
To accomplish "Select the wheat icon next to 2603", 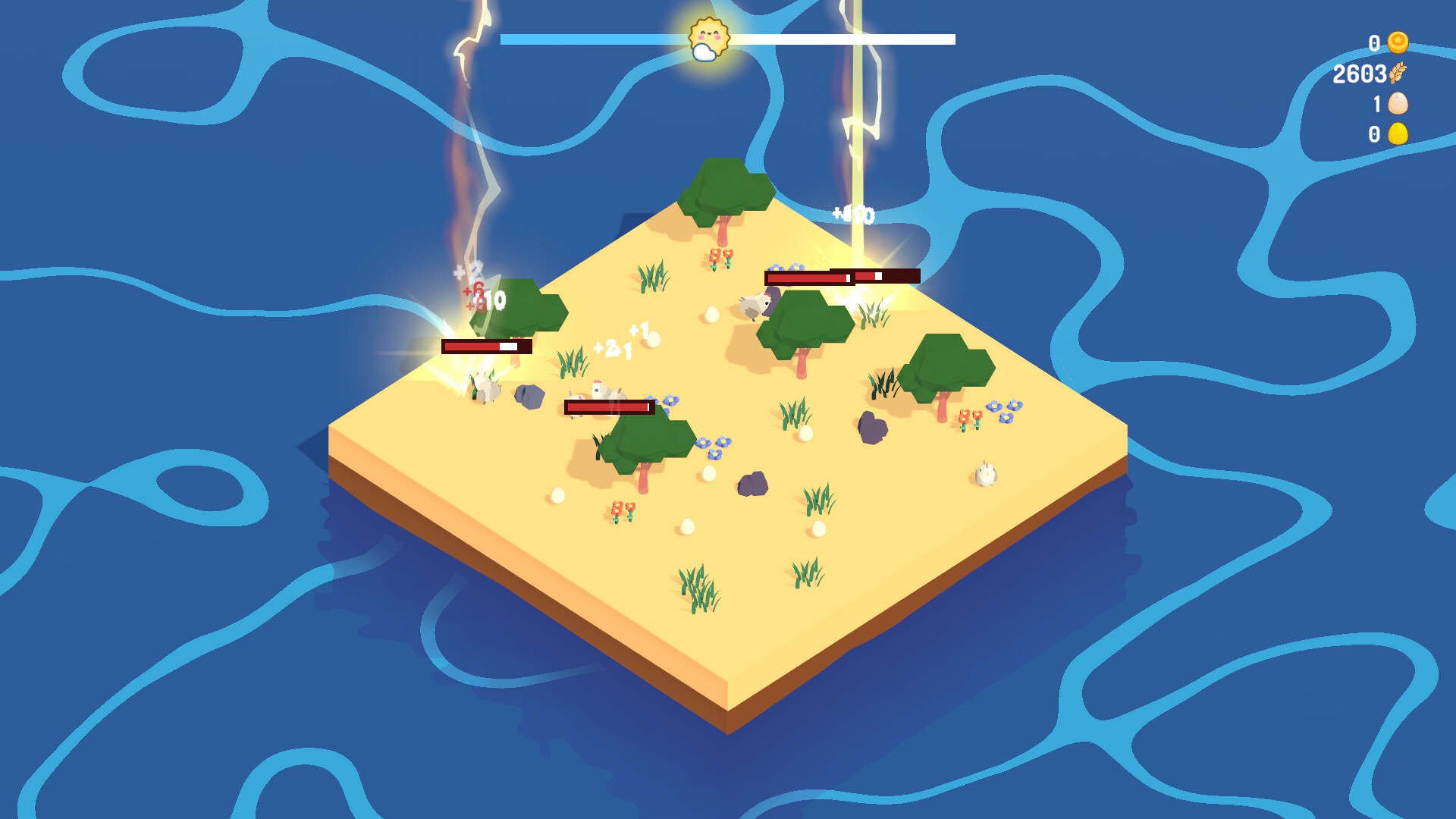I will (1399, 74).
